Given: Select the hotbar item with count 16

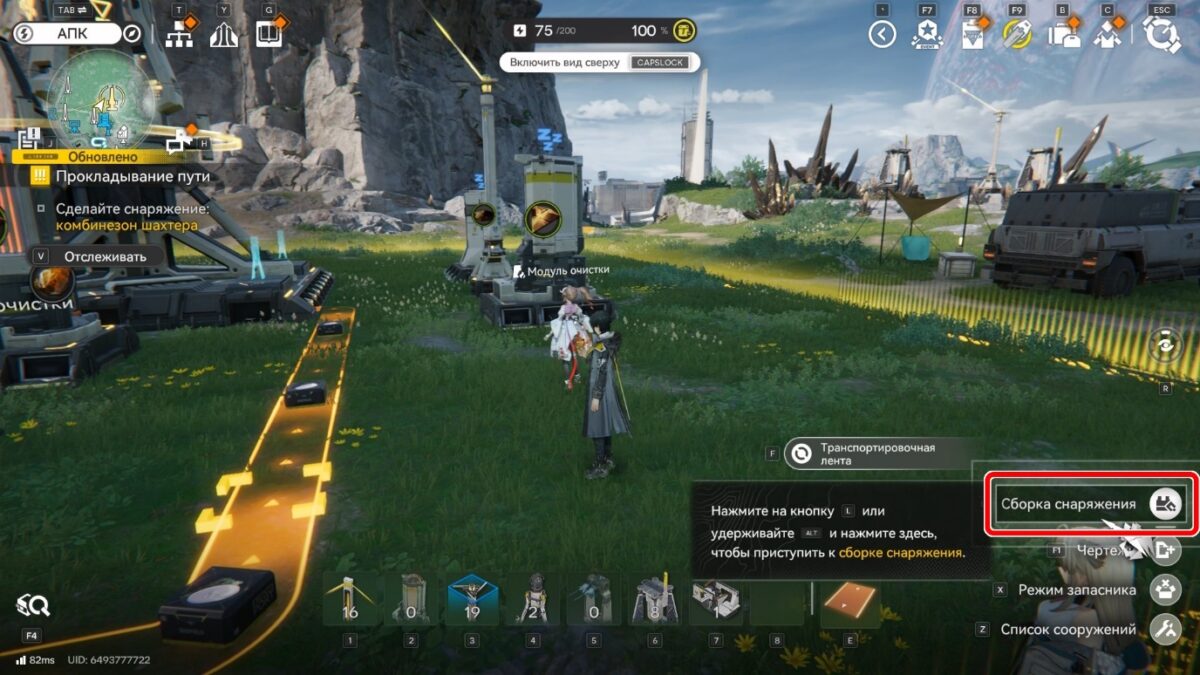Looking at the screenshot, I should (350, 601).
